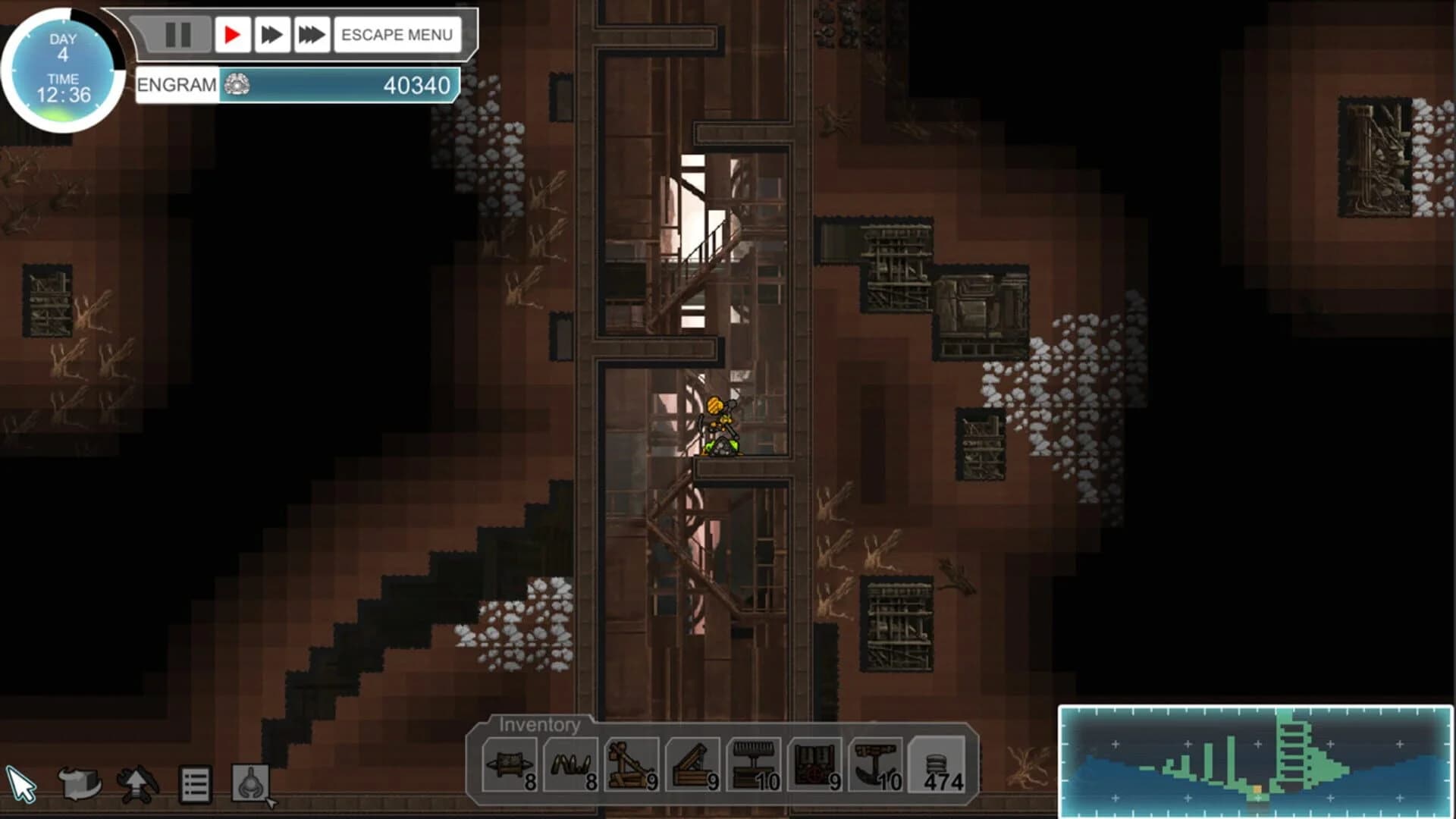Open the Escape Menu

[397, 33]
